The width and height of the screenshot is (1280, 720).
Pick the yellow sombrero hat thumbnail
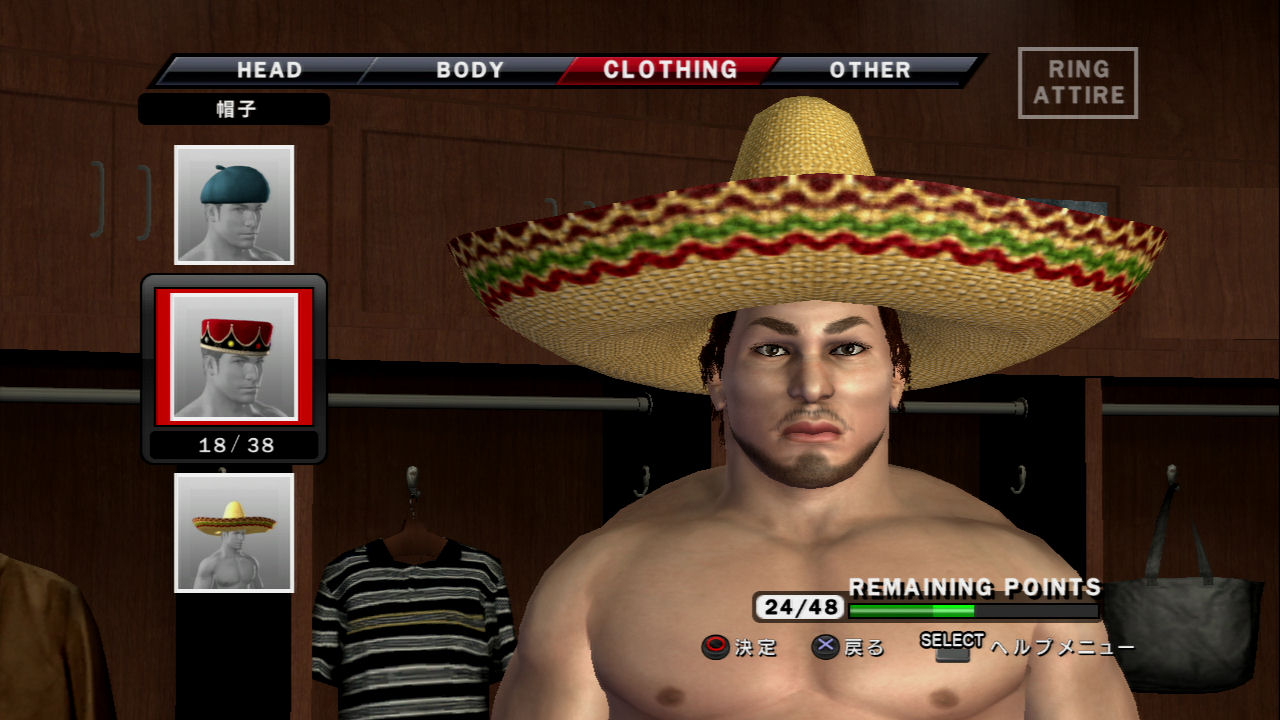pos(234,532)
